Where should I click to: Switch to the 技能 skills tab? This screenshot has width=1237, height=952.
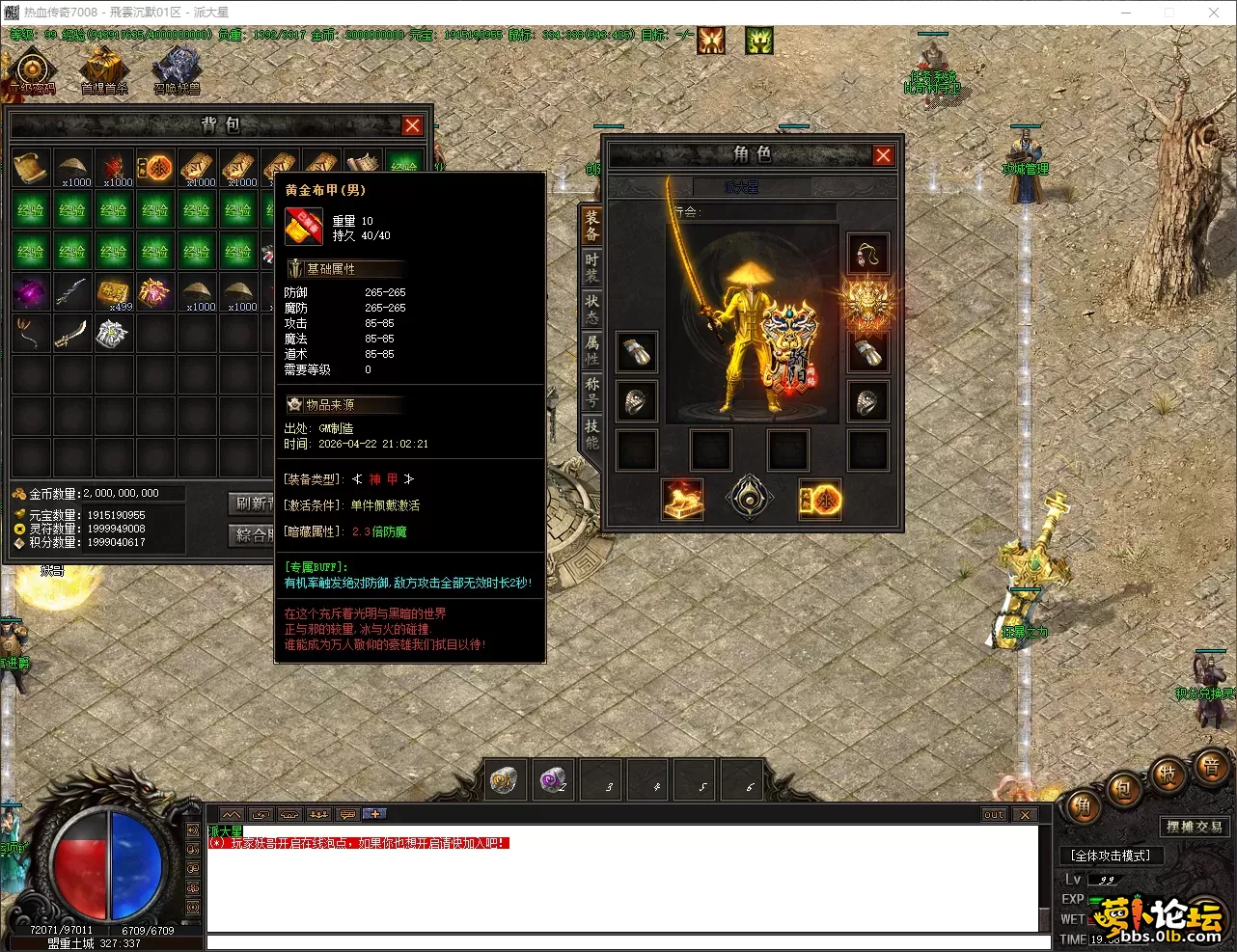coord(591,433)
